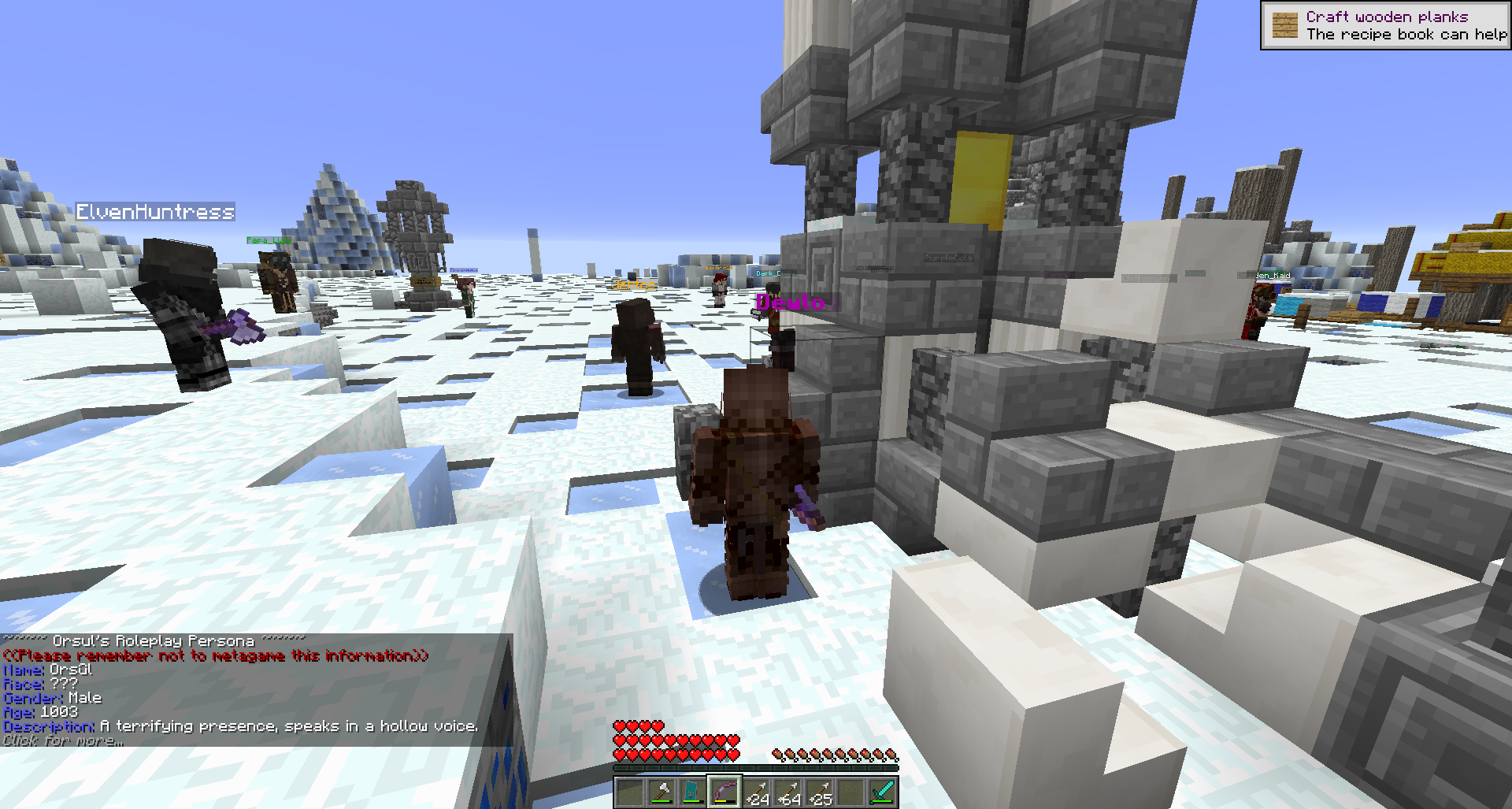Select the enchanted bow in the hotbar

coord(724,790)
